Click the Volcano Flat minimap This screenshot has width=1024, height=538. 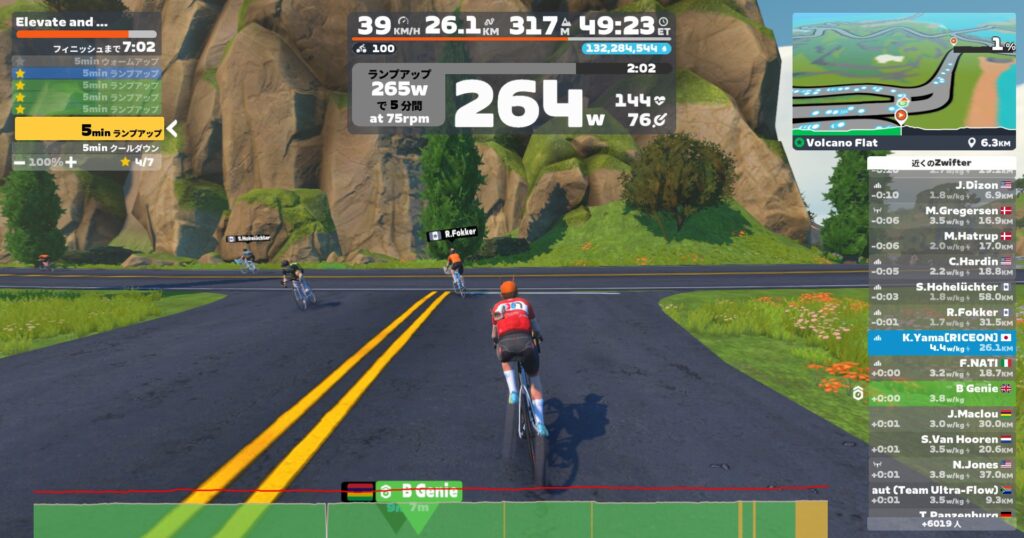(903, 80)
